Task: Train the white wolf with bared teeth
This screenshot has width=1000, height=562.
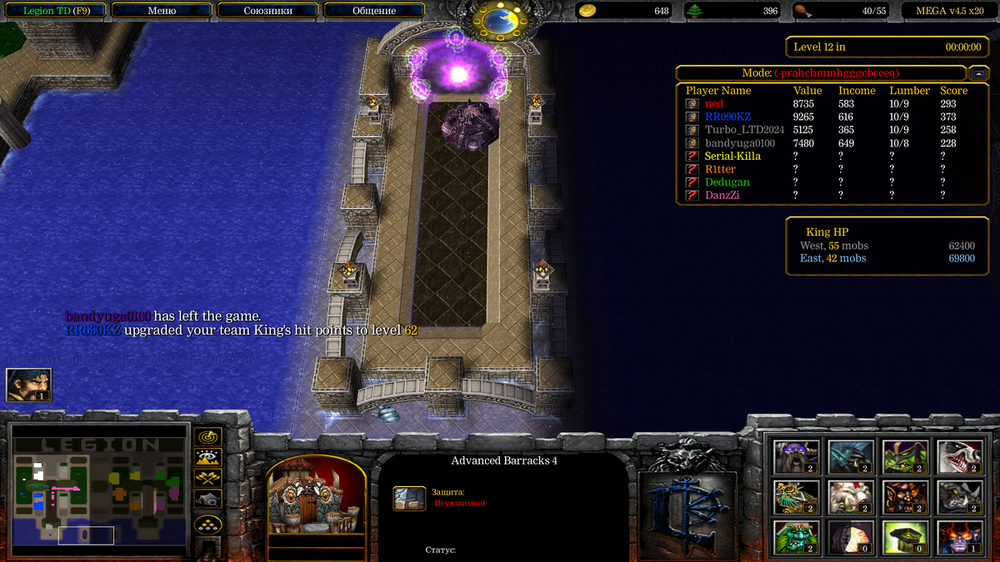Action: [x=958, y=456]
